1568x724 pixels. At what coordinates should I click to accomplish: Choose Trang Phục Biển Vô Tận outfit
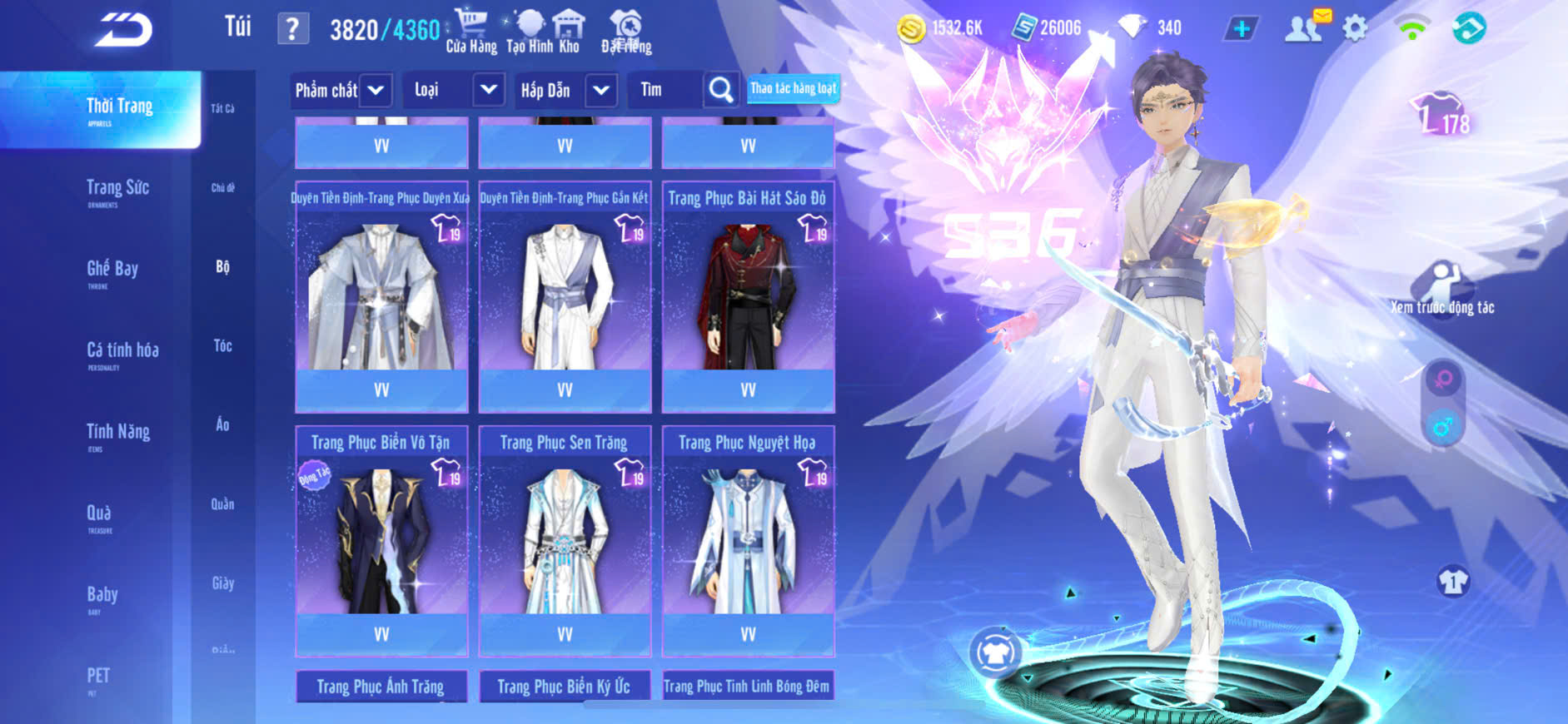pos(381,540)
